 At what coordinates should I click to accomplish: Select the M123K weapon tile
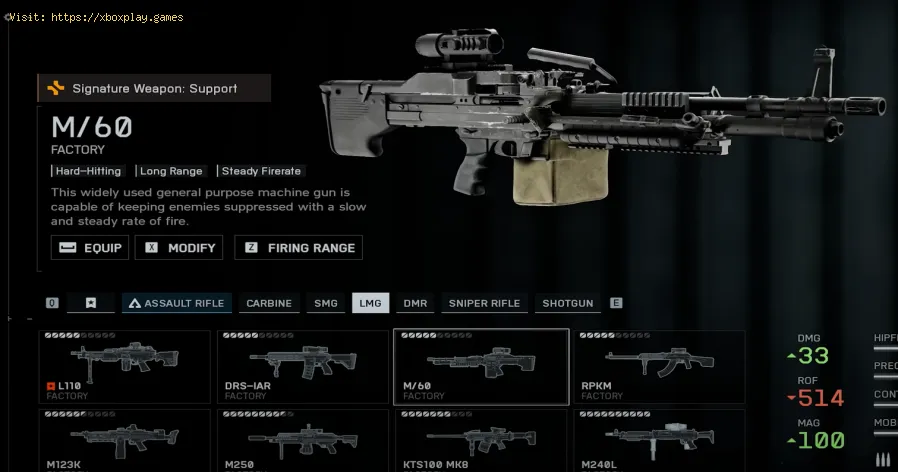(x=125, y=440)
